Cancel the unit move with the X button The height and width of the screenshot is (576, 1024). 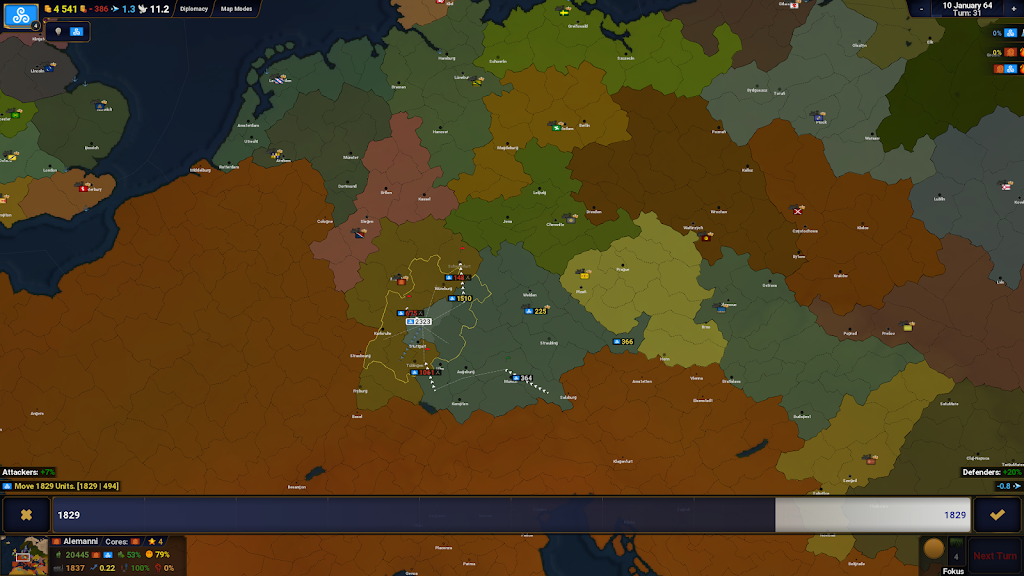[26, 515]
